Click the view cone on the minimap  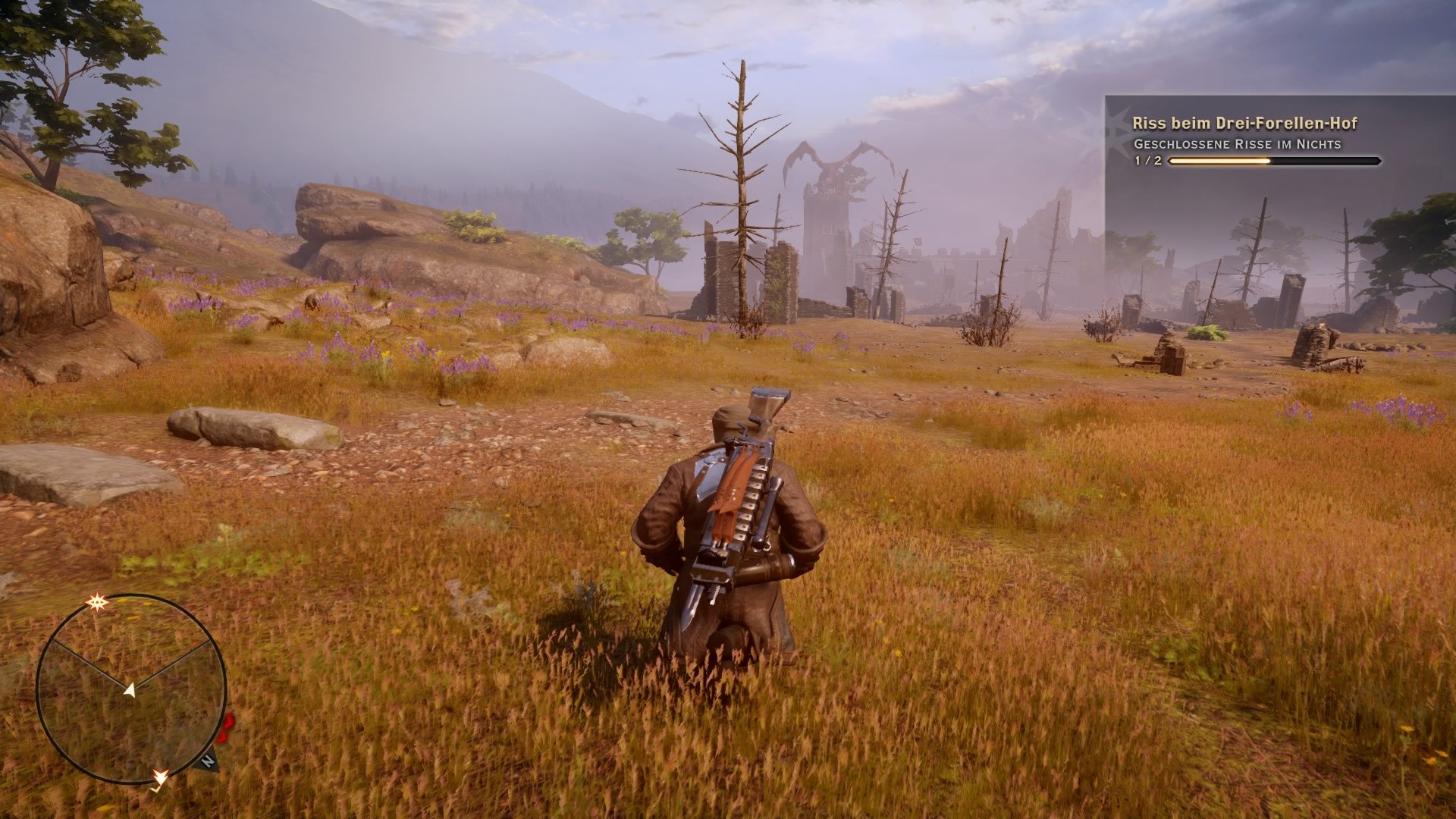(129, 652)
